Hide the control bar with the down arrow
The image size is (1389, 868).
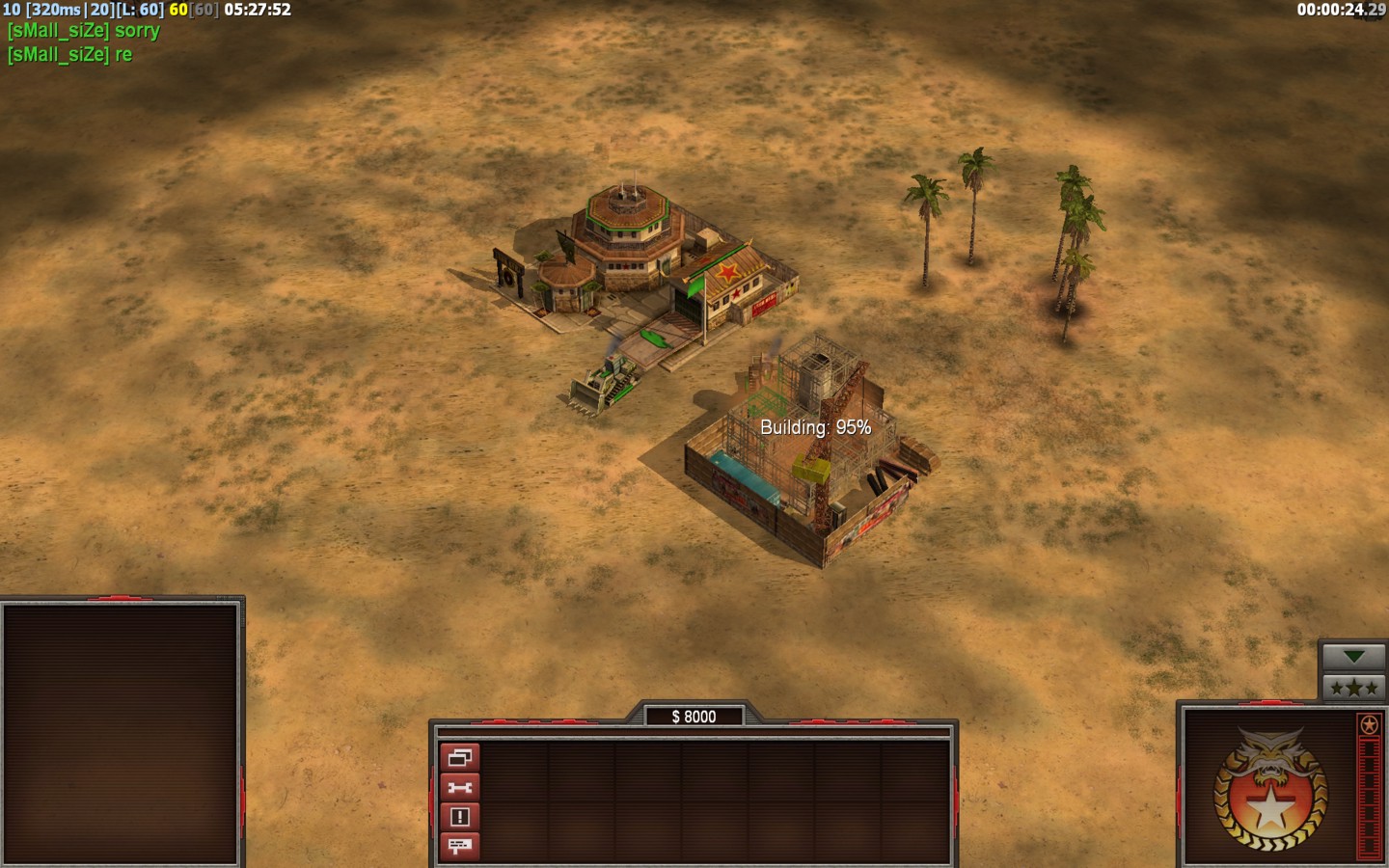point(1353,657)
